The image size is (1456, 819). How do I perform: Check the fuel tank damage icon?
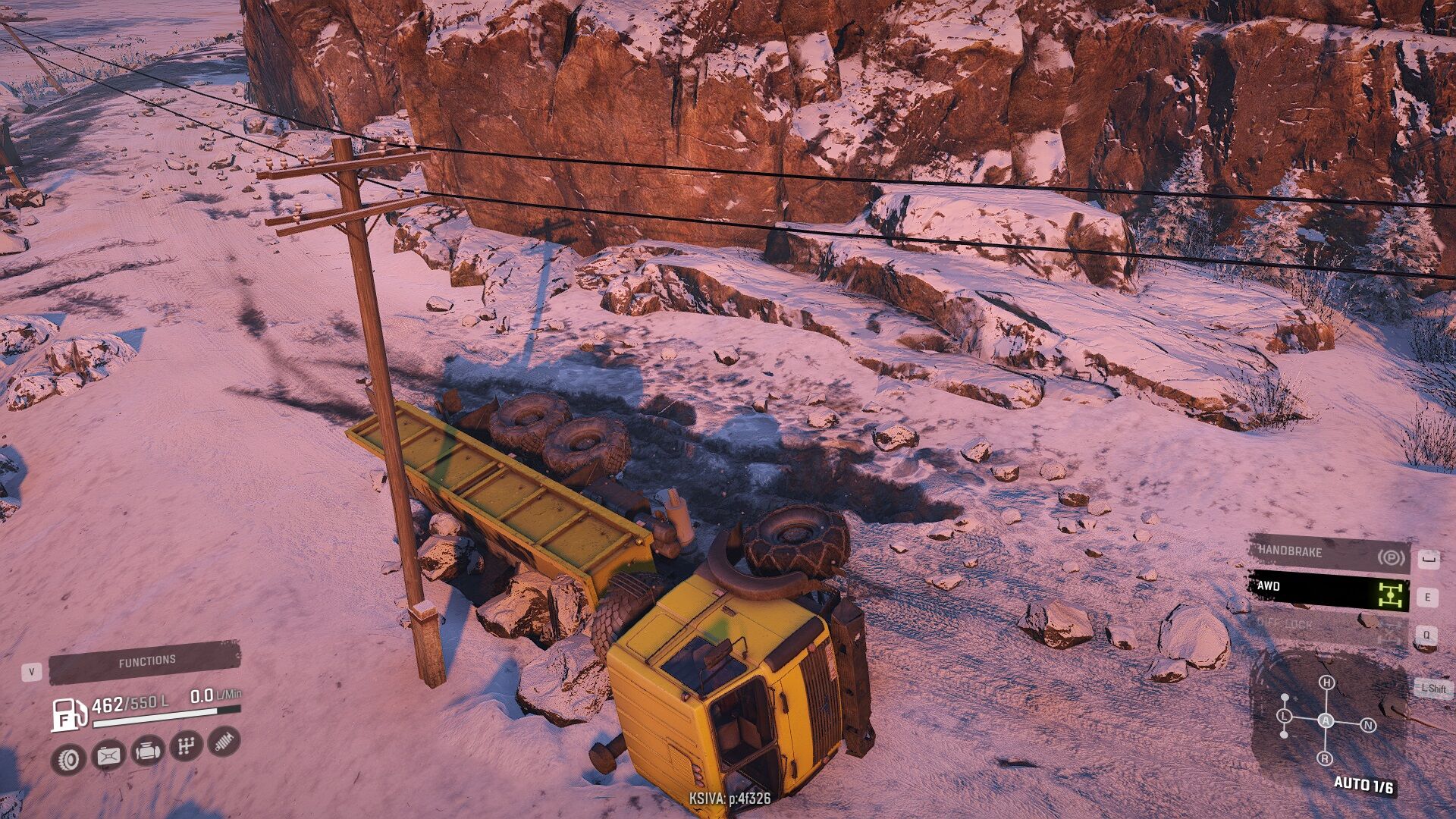pyautogui.click(x=108, y=755)
